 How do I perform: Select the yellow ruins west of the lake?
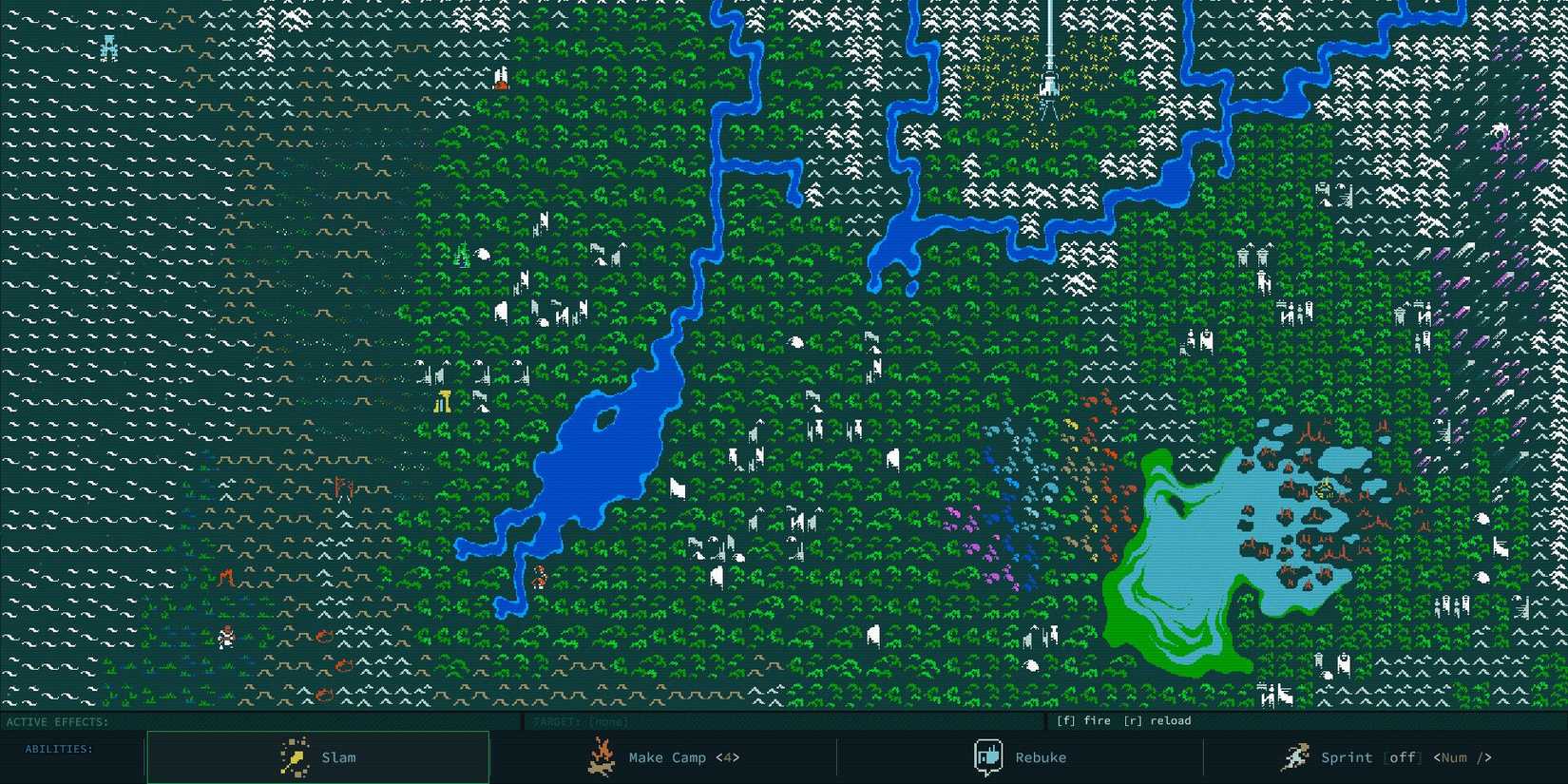click(442, 401)
